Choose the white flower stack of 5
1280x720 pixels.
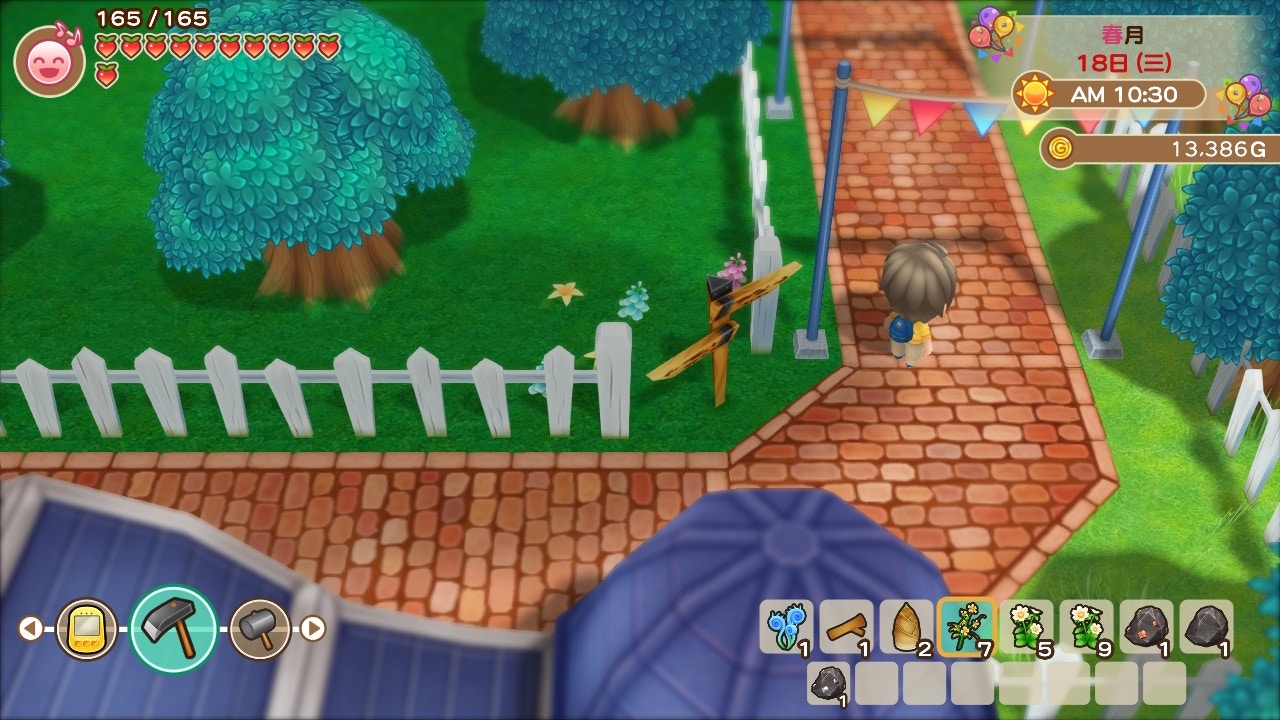click(1026, 627)
